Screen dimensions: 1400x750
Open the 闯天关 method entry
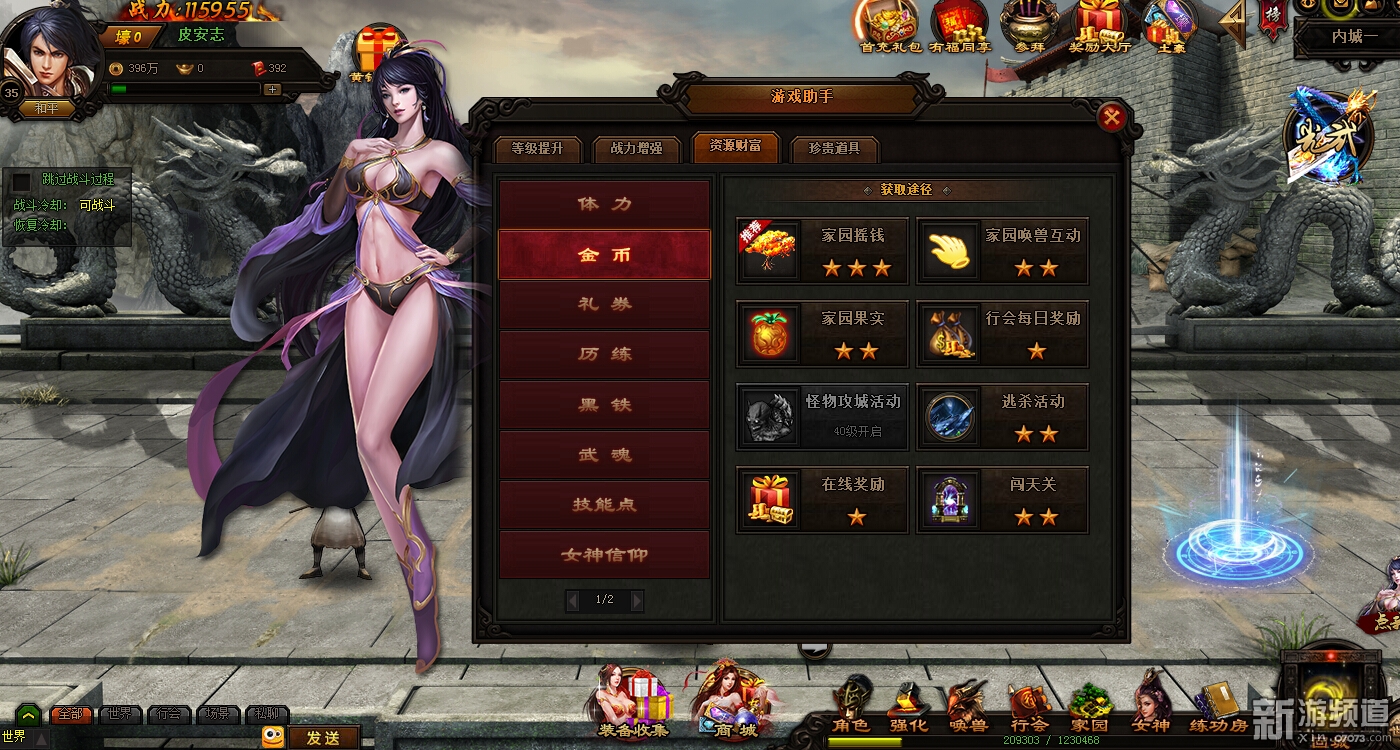(1002, 499)
